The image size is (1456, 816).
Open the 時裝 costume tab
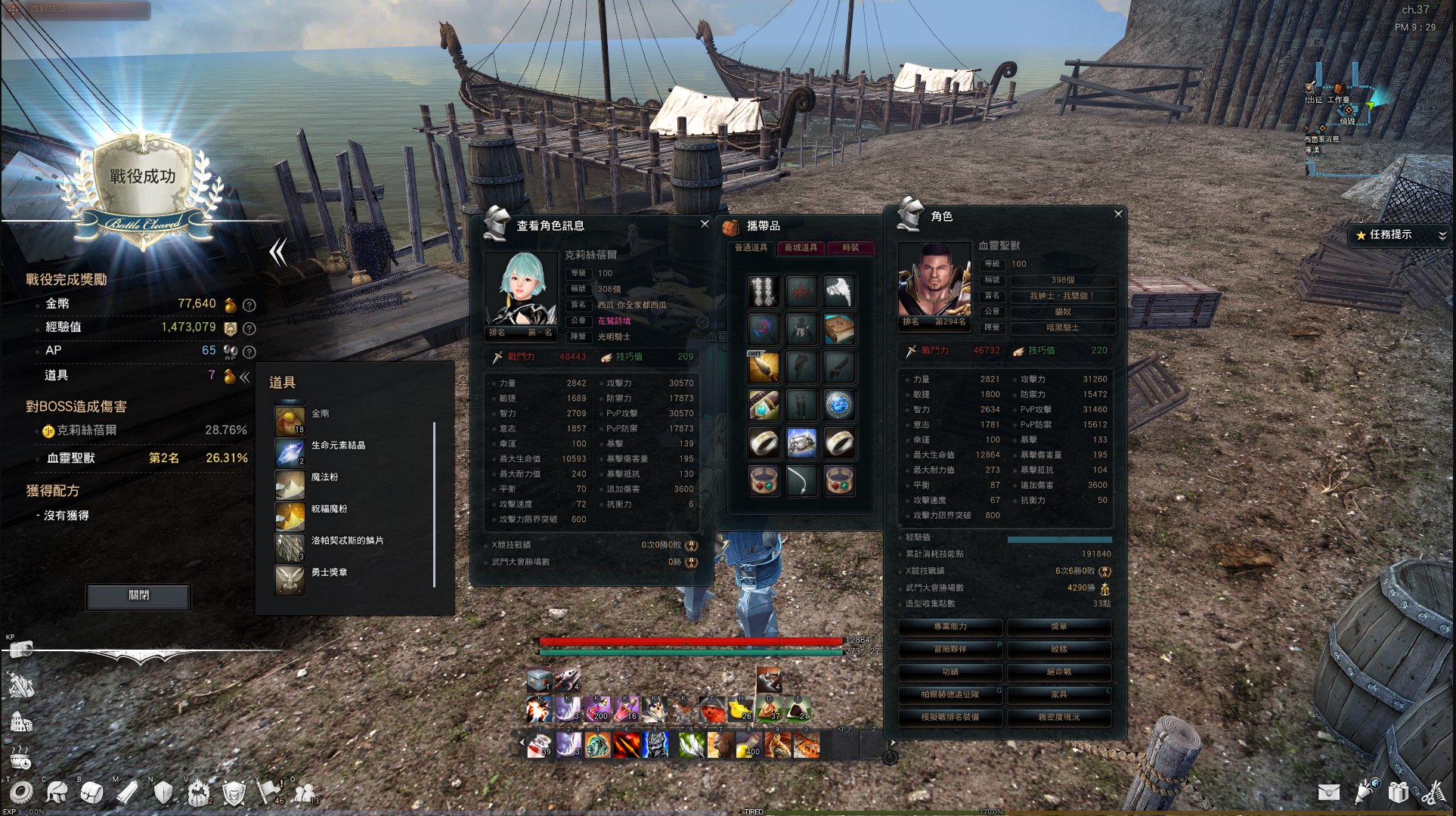click(x=850, y=248)
